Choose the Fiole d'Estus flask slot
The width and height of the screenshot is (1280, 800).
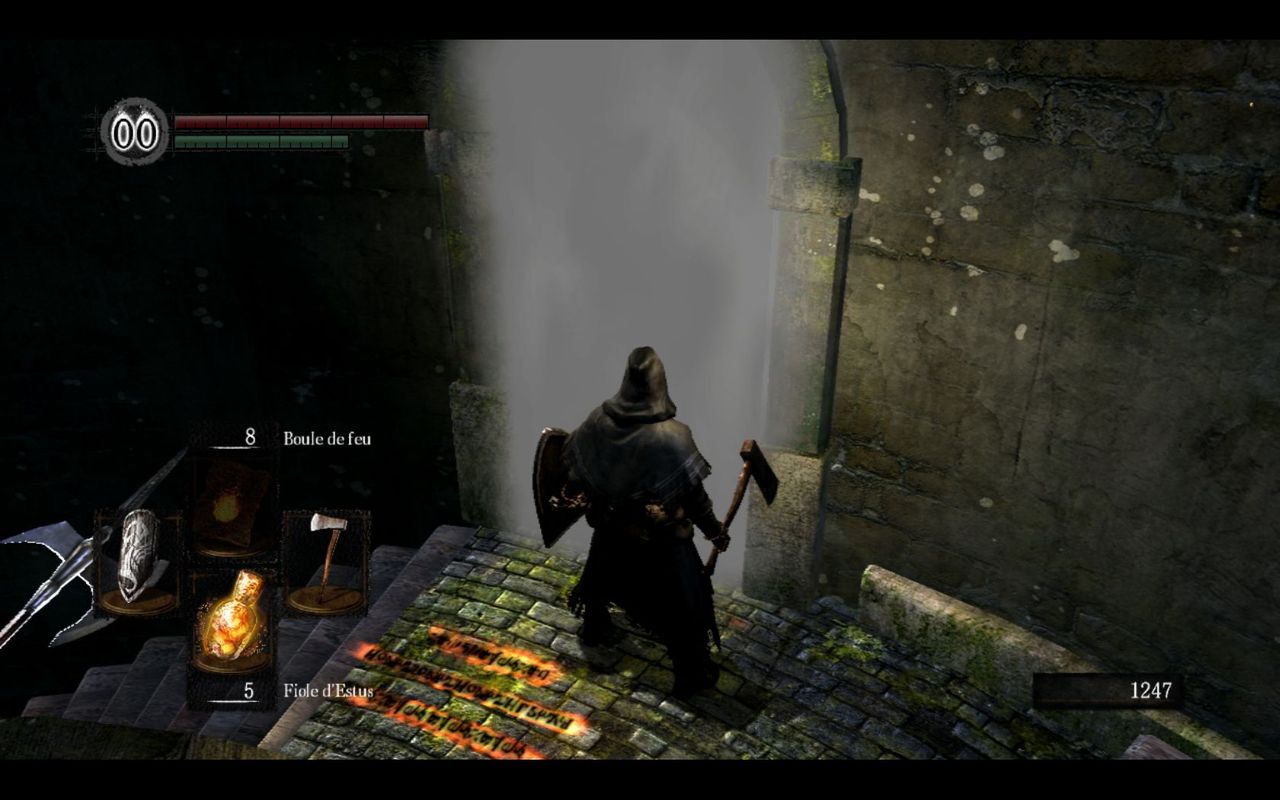coord(231,620)
